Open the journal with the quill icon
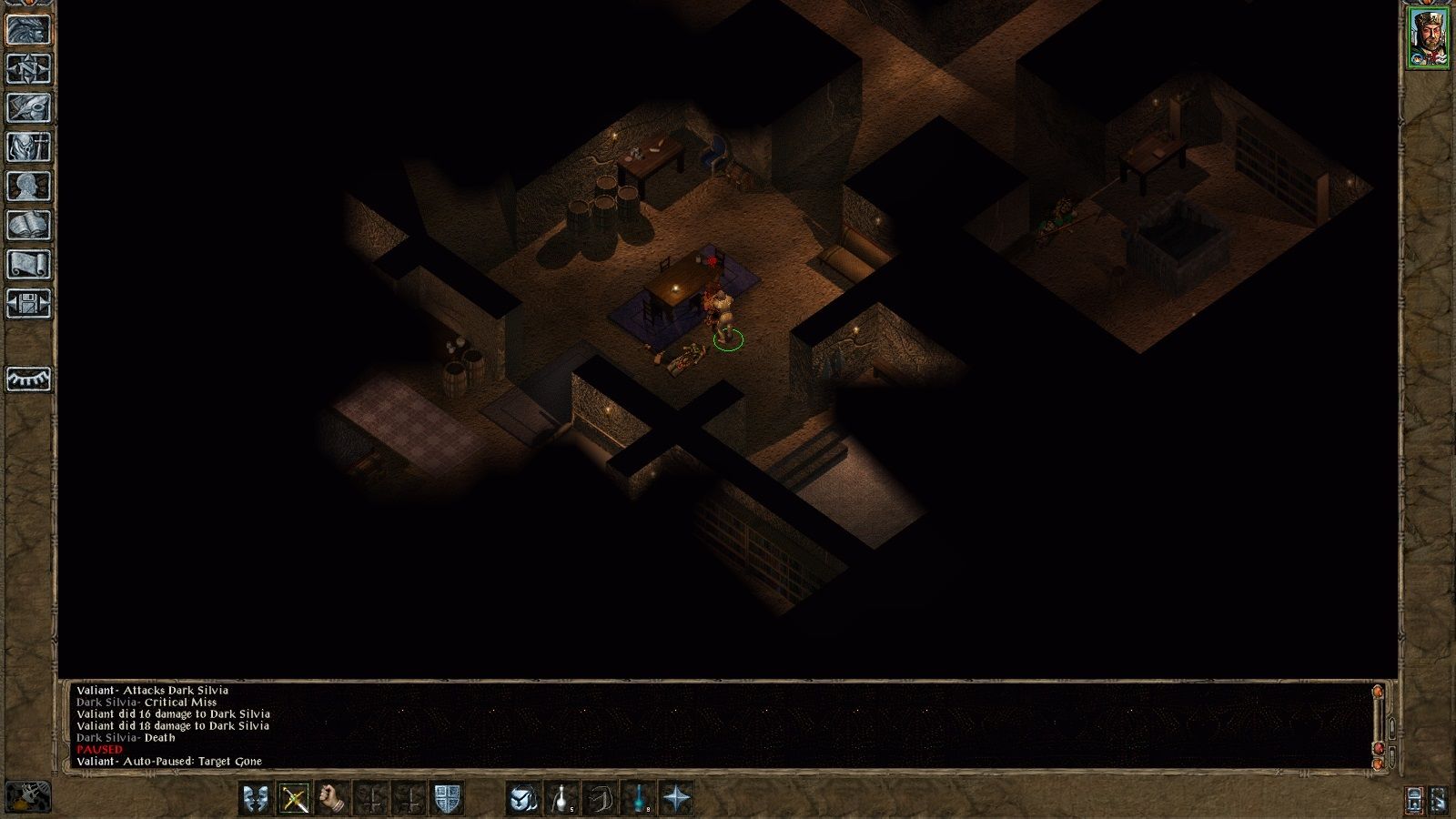 coord(28,108)
